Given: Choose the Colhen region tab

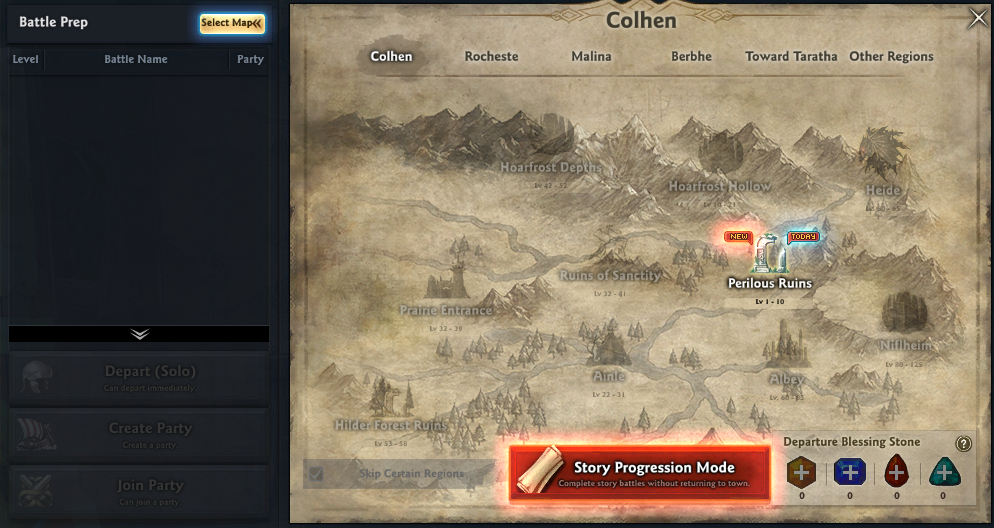Looking at the screenshot, I should [x=391, y=57].
